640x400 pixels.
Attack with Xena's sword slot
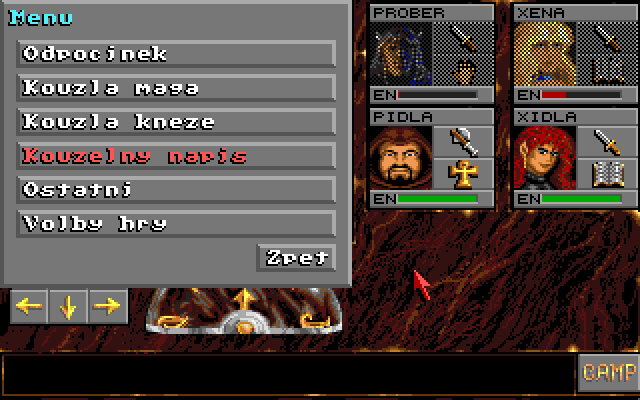608,37
